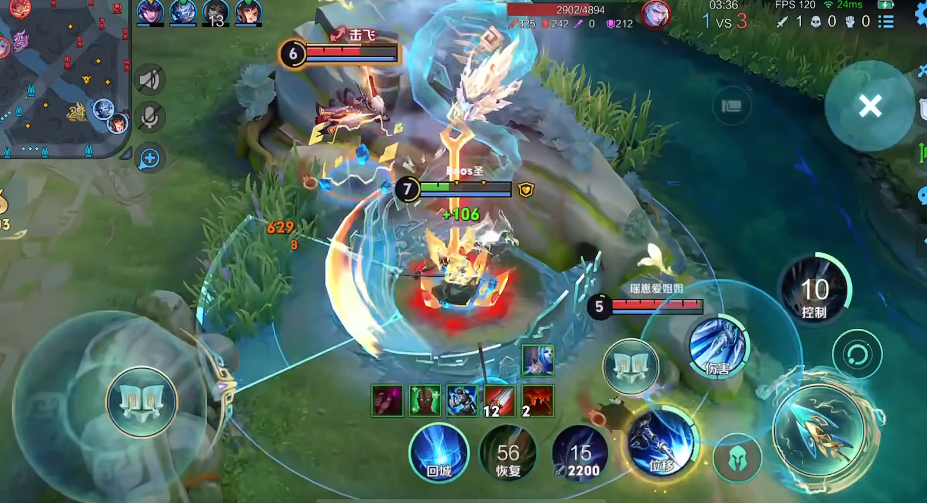Tap the minimap
The height and width of the screenshot is (503, 927).
coord(62,78)
